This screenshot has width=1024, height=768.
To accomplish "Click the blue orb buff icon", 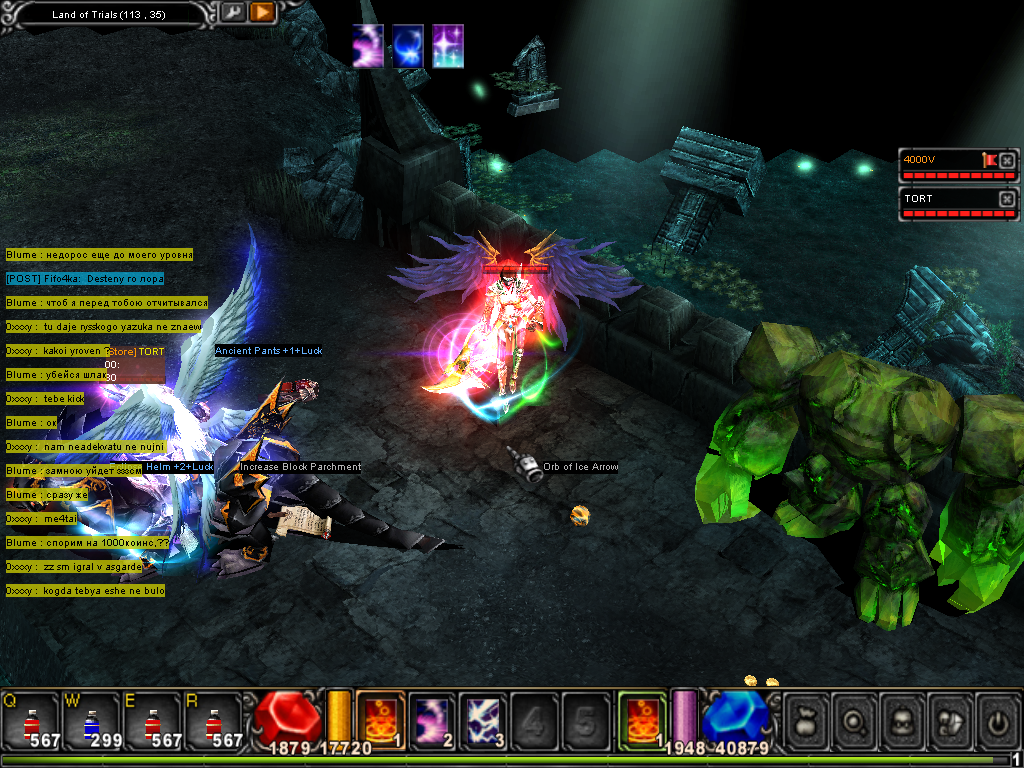I will tap(408, 46).
